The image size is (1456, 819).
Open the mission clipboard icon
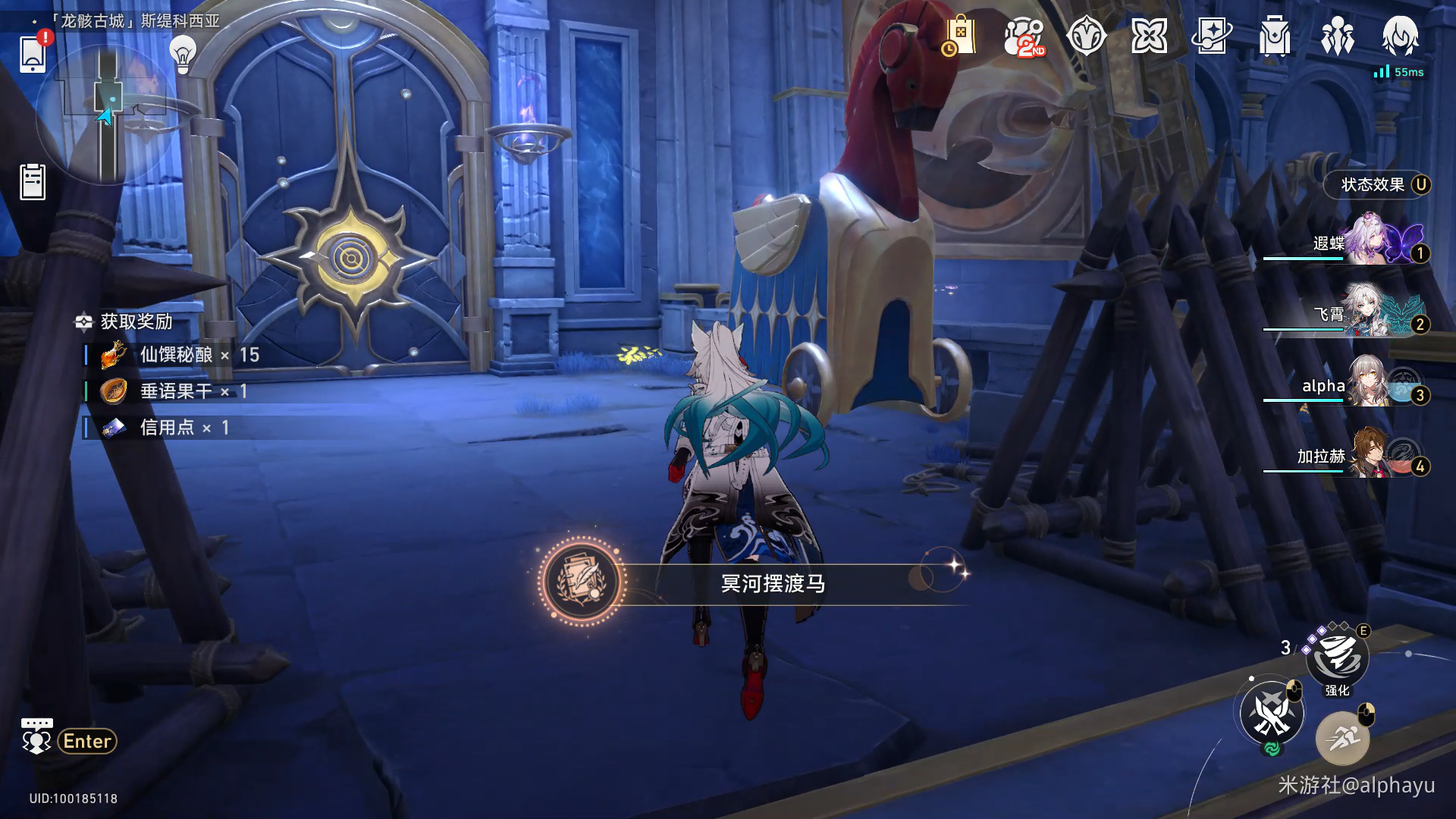33,182
